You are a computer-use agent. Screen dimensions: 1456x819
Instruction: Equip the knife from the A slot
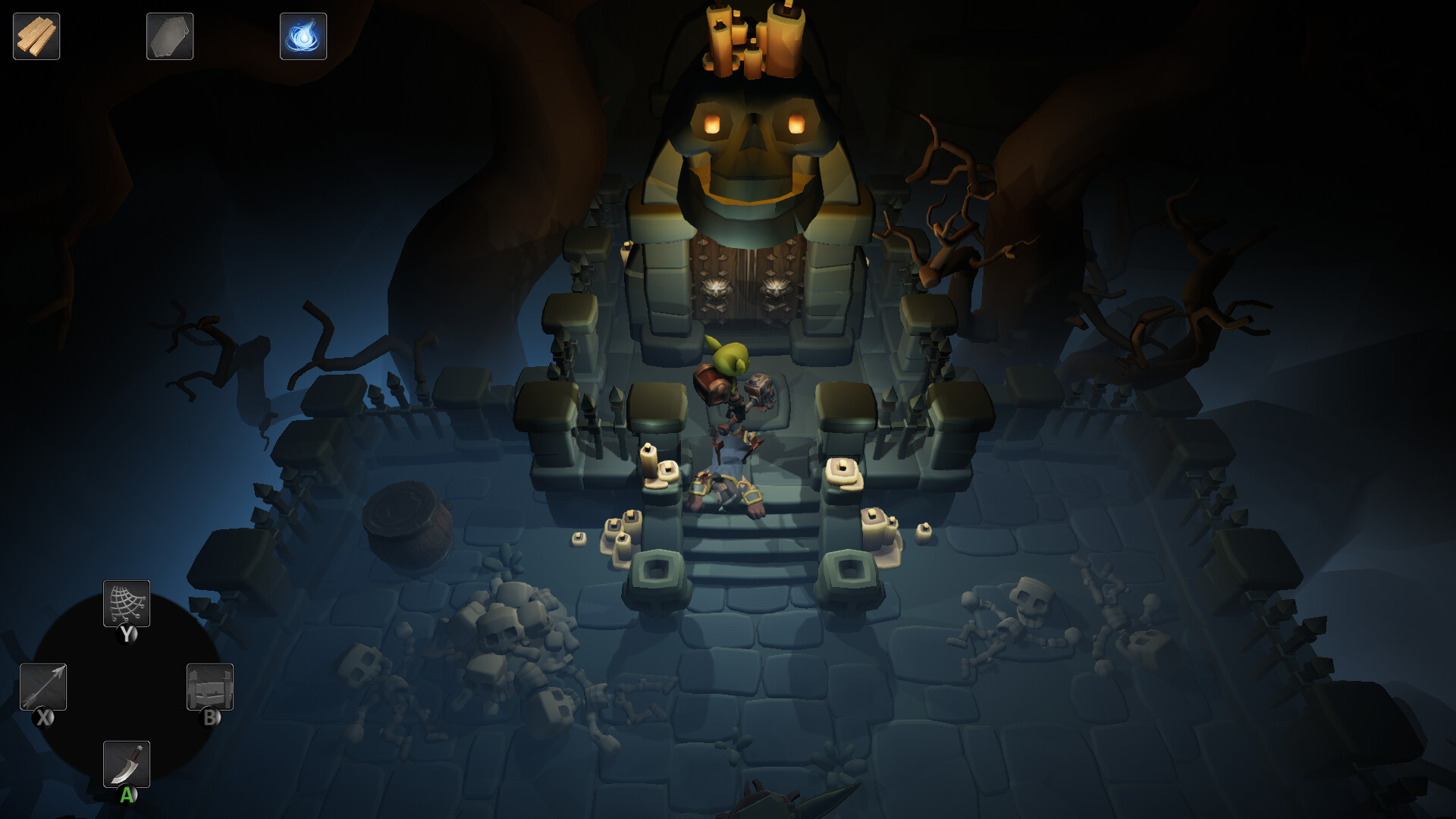point(127,764)
